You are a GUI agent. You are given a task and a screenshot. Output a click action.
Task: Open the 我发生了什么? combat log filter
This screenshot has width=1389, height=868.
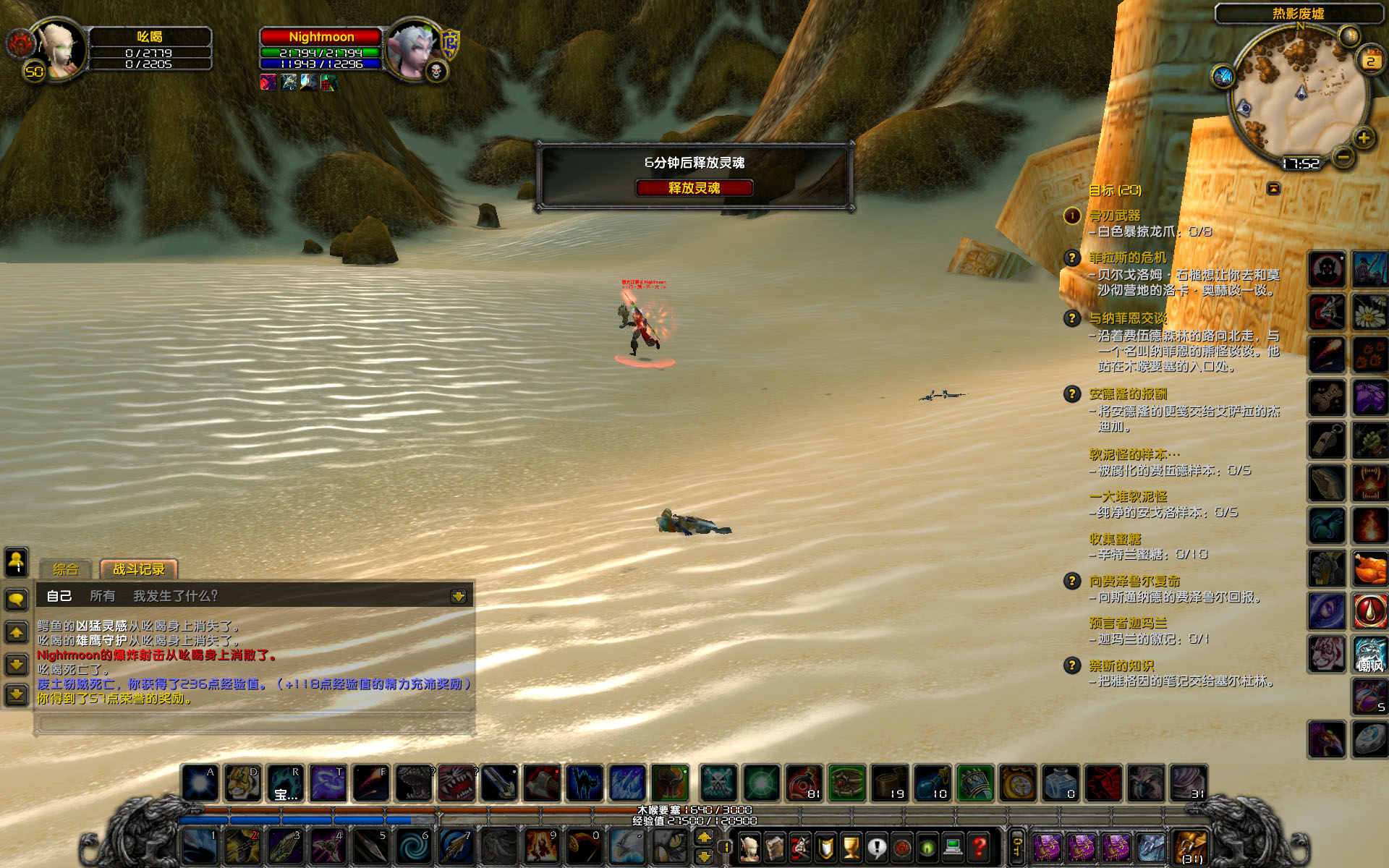[x=175, y=596]
